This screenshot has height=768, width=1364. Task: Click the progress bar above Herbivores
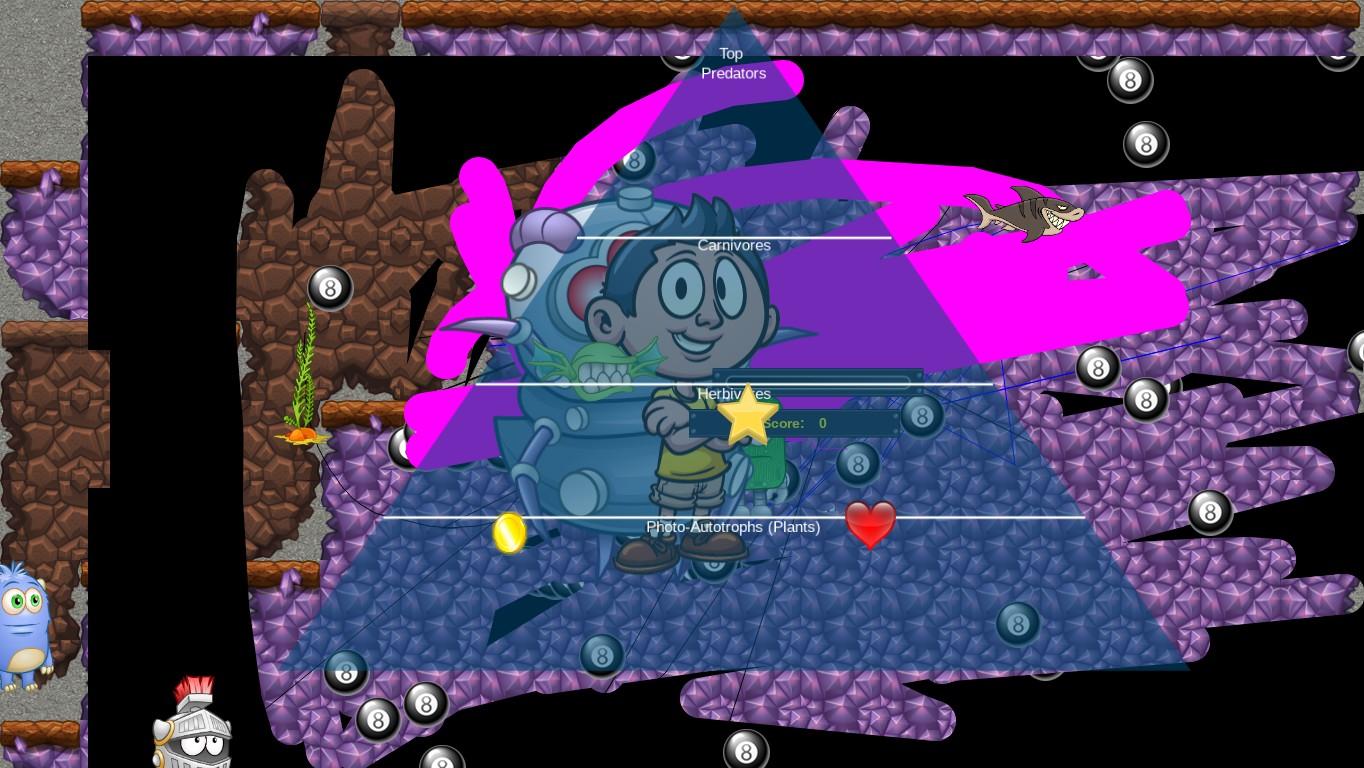[815, 381]
